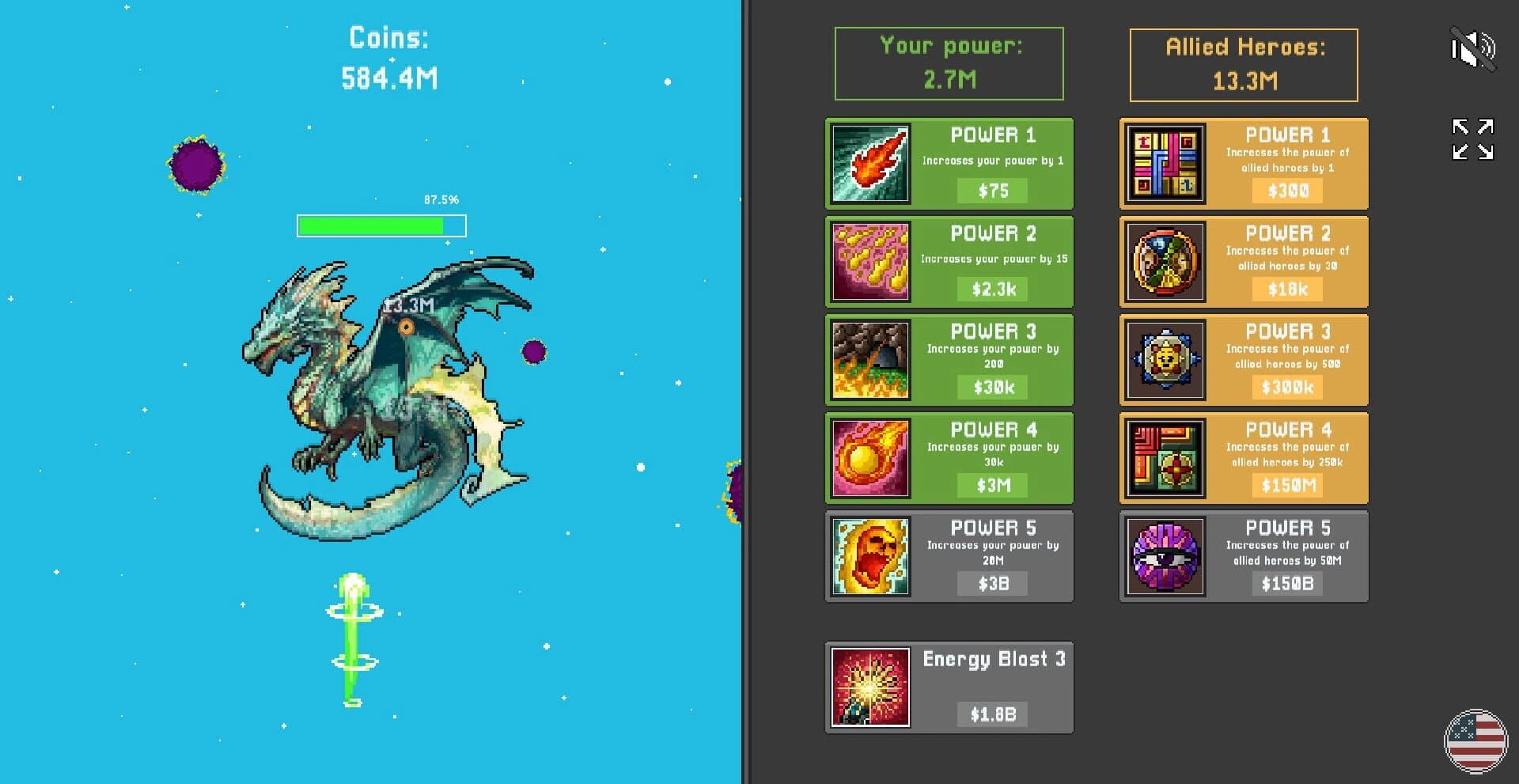Click the golden mandala icon for Allied Power 3
Screen dimensions: 1519x784
pyautogui.click(x=1164, y=360)
